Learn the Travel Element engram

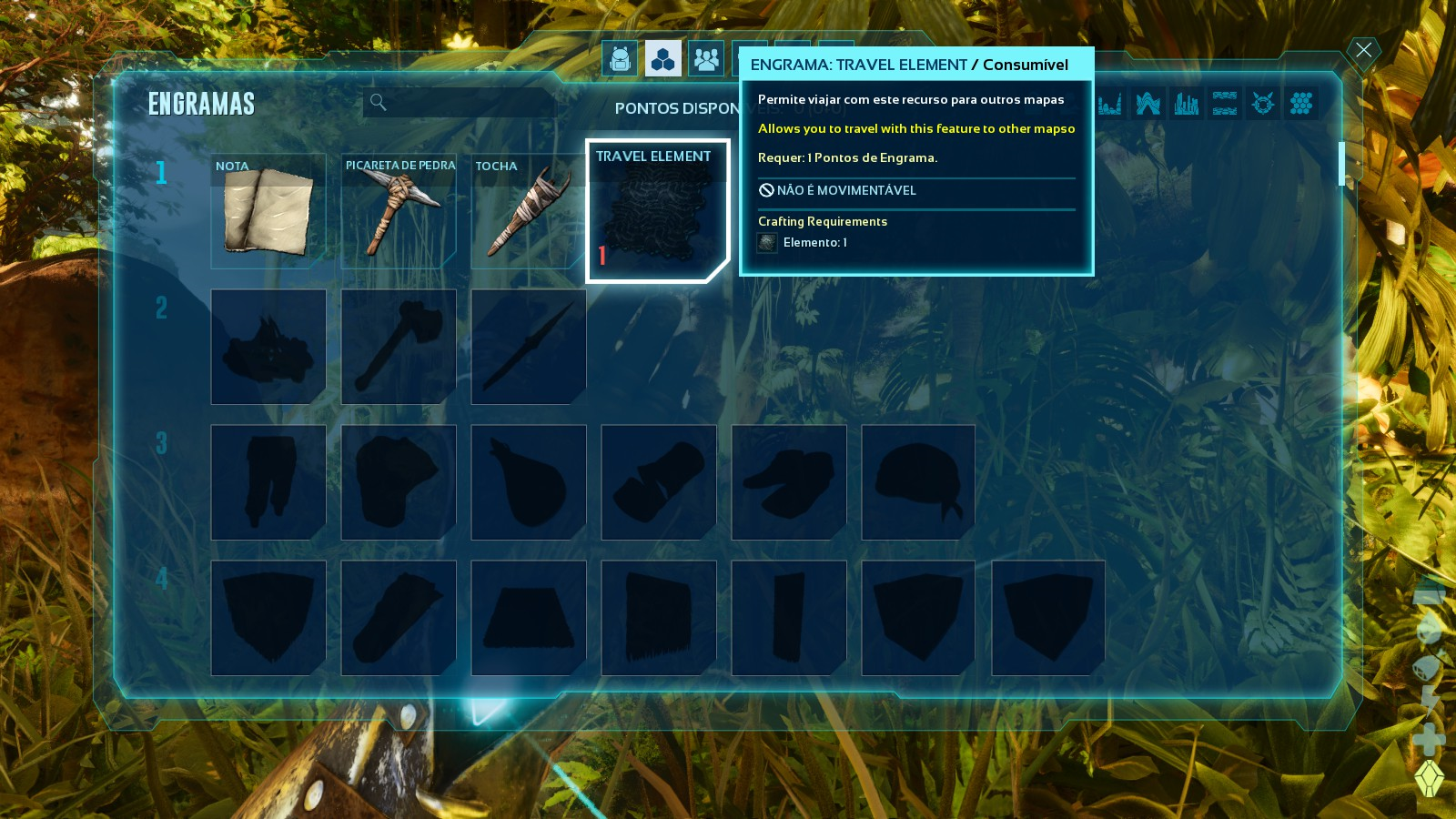pos(657,211)
